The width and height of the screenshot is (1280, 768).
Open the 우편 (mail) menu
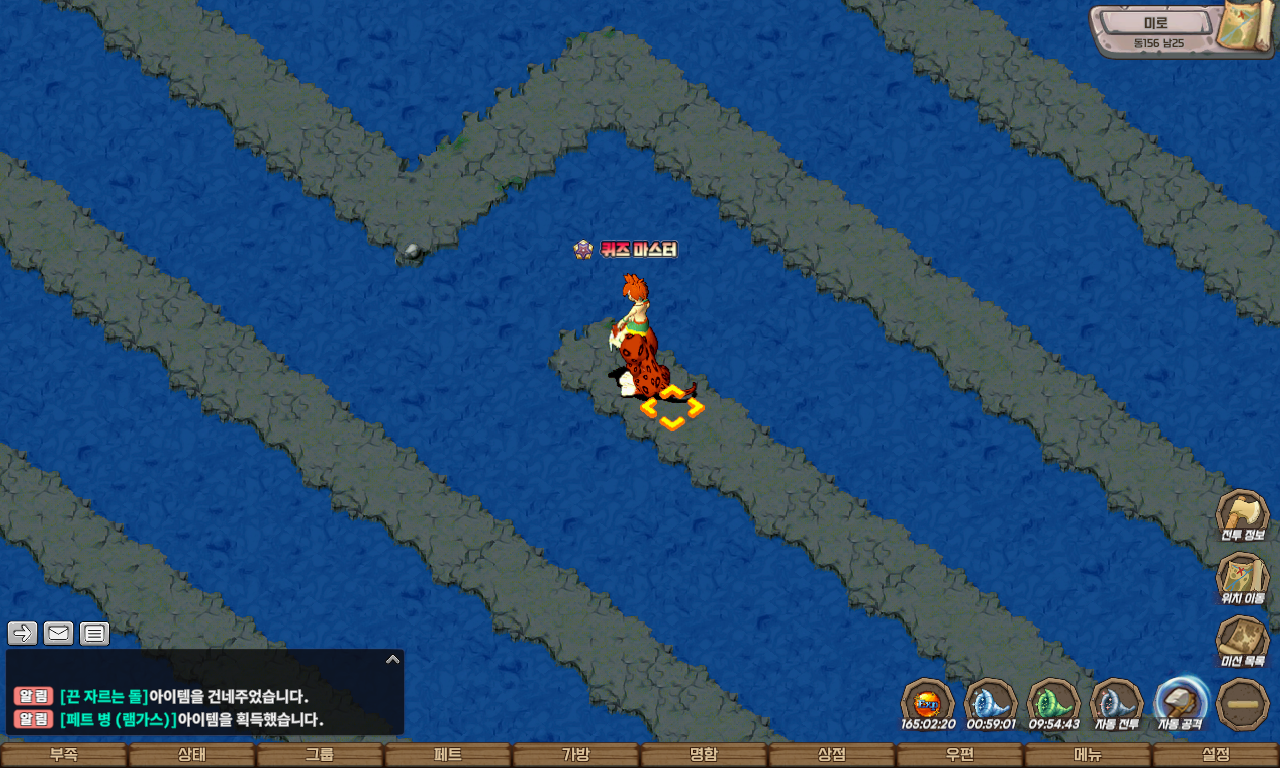pos(960,755)
